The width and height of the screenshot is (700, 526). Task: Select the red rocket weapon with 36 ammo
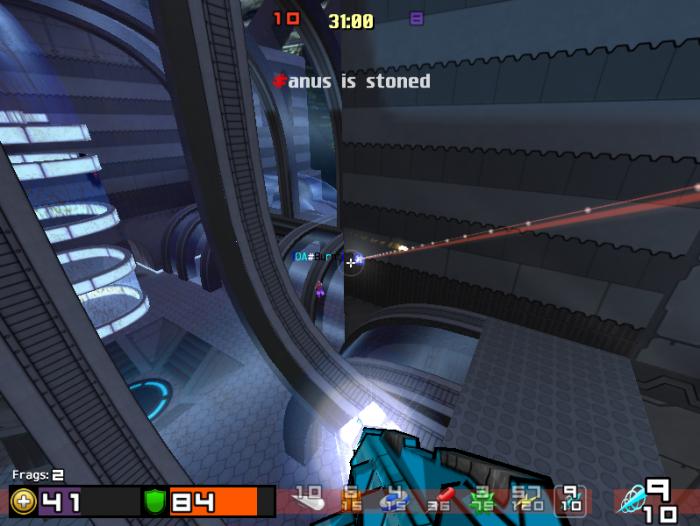(439, 499)
